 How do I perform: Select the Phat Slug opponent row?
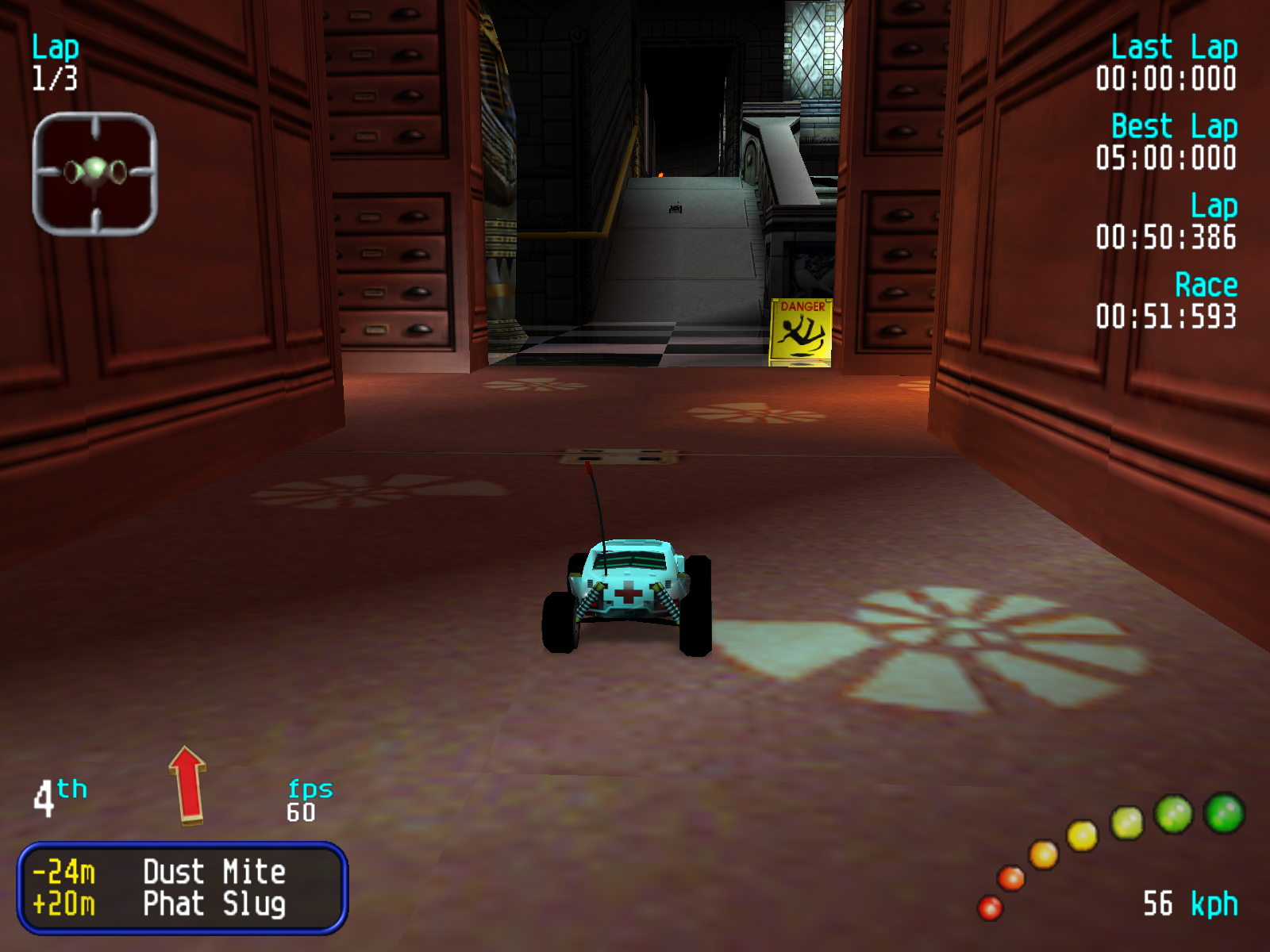tap(182, 904)
